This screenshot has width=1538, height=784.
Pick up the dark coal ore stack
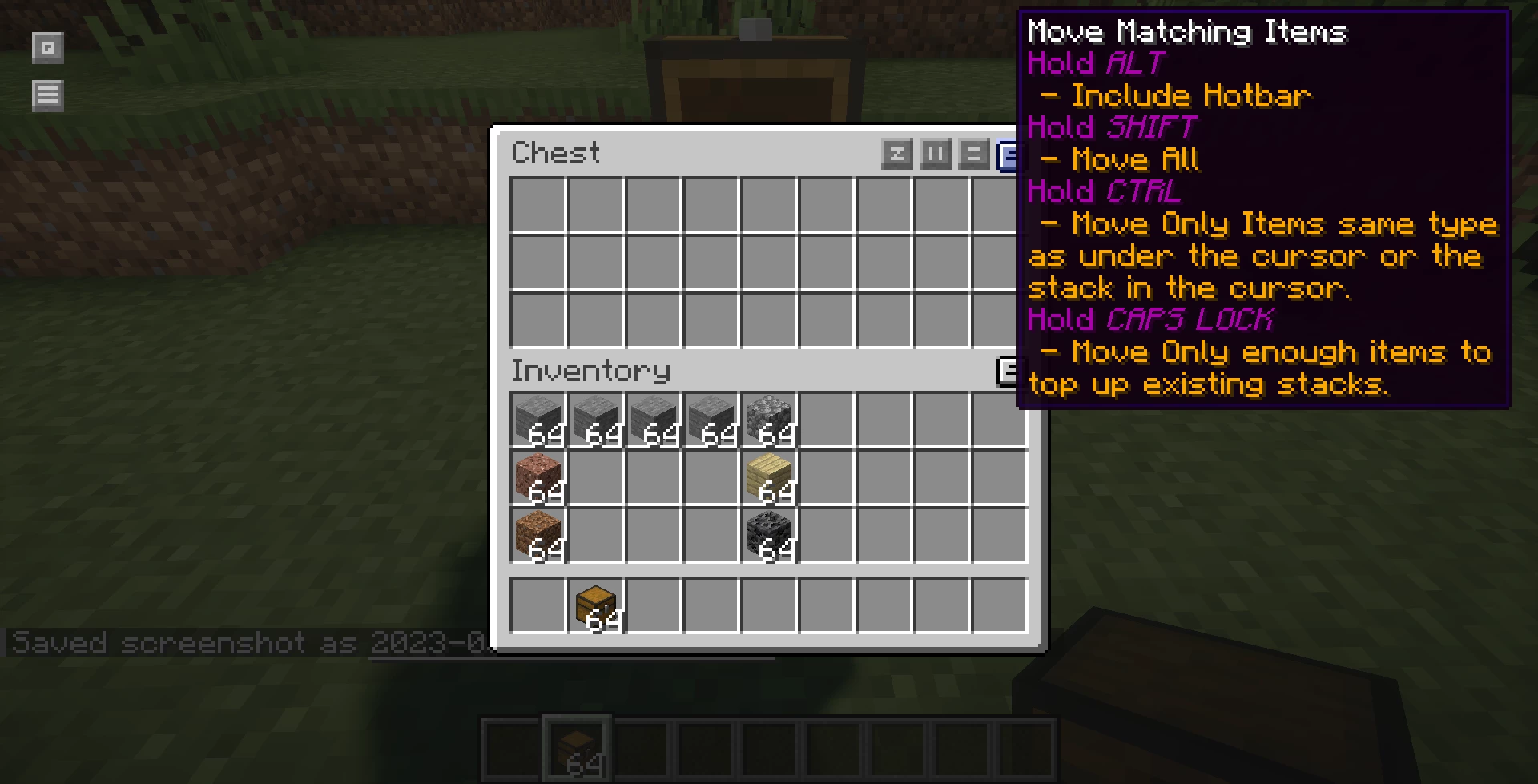[x=769, y=535]
